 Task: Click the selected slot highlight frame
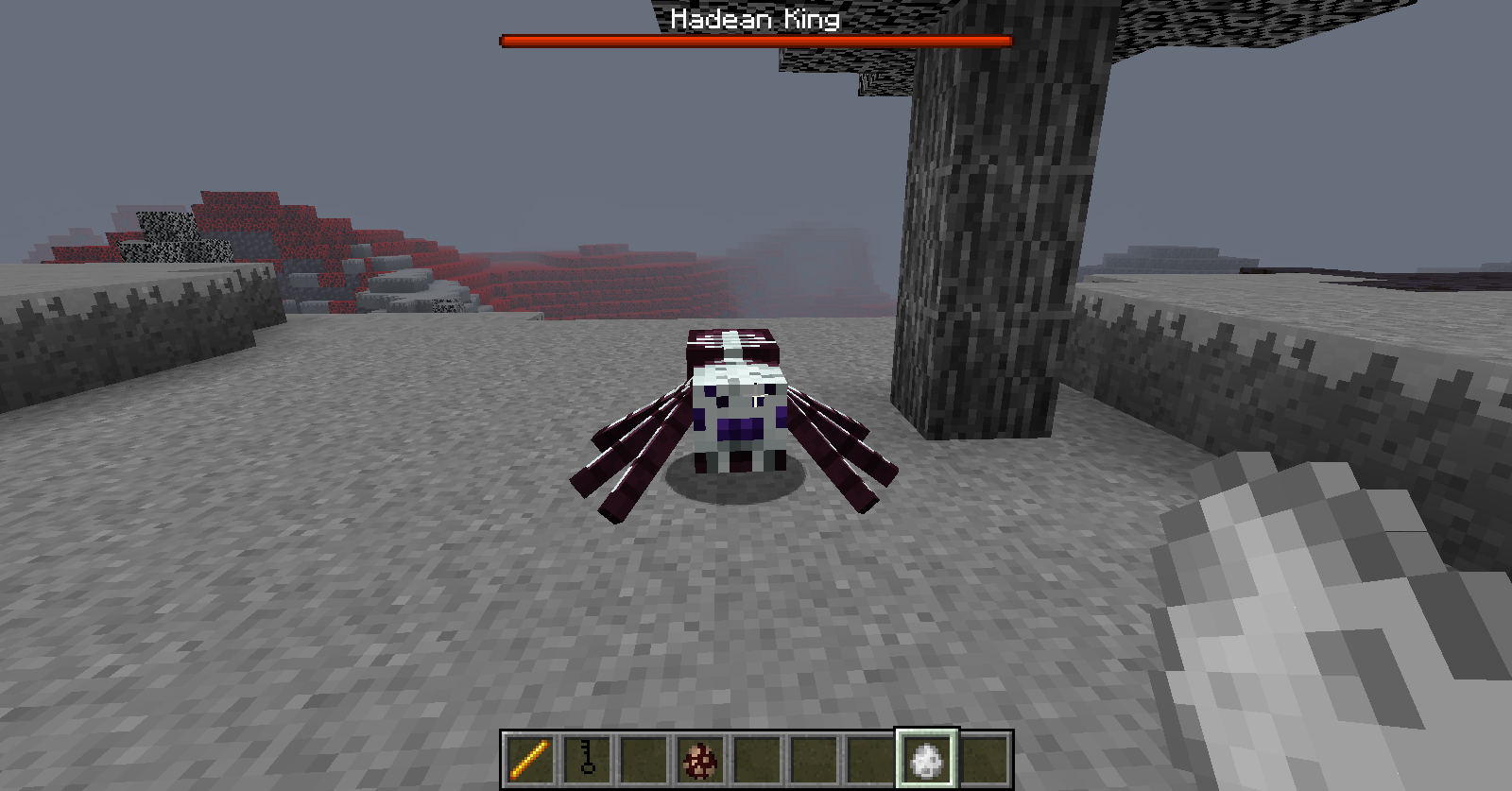pyautogui.click(x=925, y=734)
